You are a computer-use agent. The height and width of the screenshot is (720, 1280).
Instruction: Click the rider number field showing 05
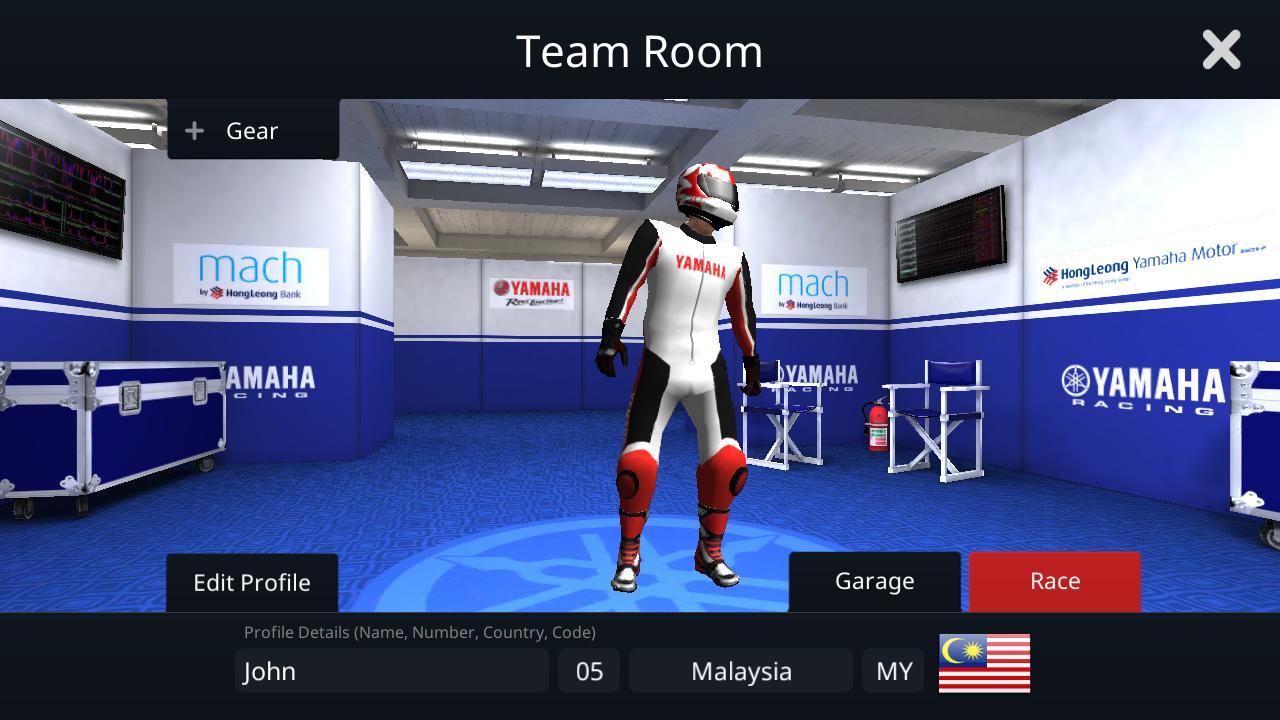point(589,671)
